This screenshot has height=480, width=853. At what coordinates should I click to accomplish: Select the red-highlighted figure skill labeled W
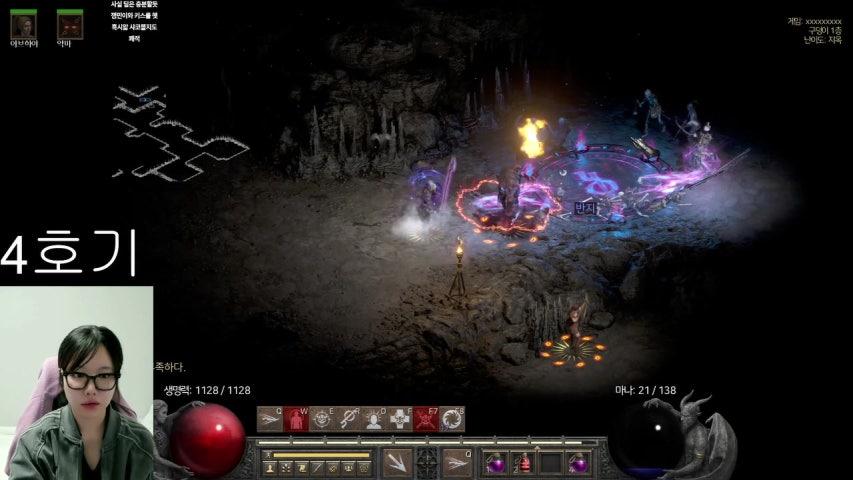point(296,419)
